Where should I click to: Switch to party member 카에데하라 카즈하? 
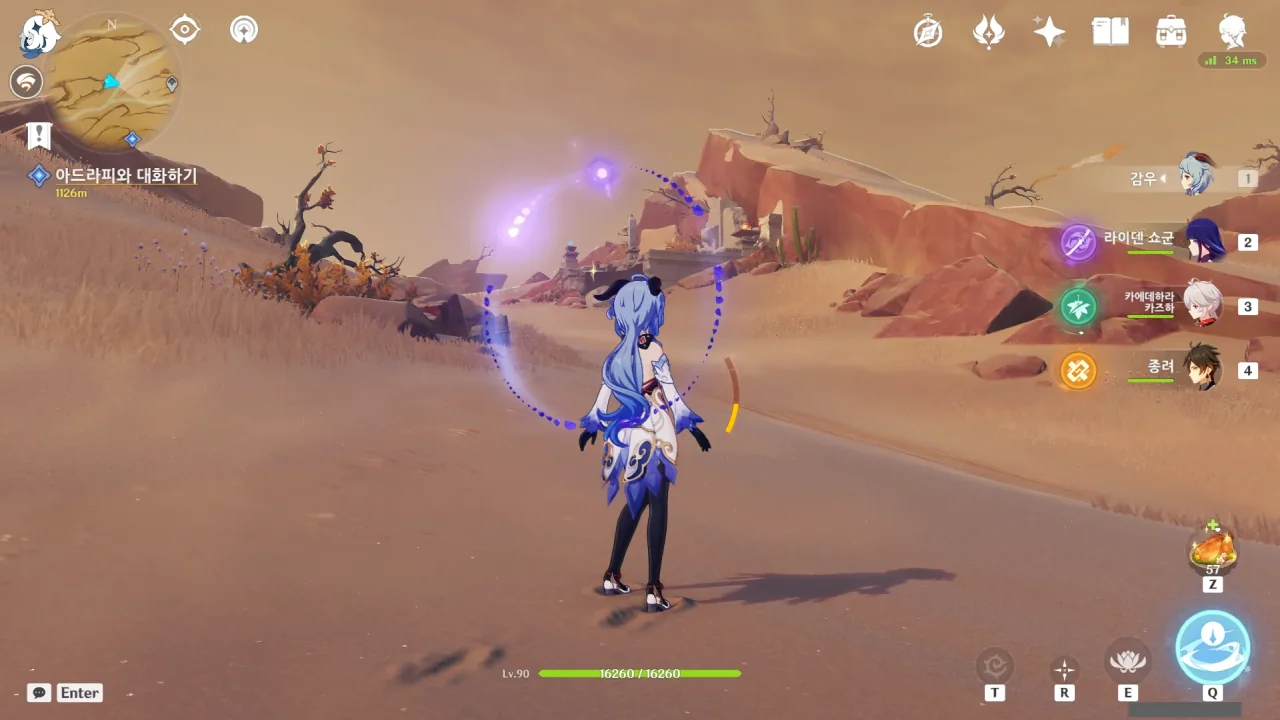pos(1201,304)
